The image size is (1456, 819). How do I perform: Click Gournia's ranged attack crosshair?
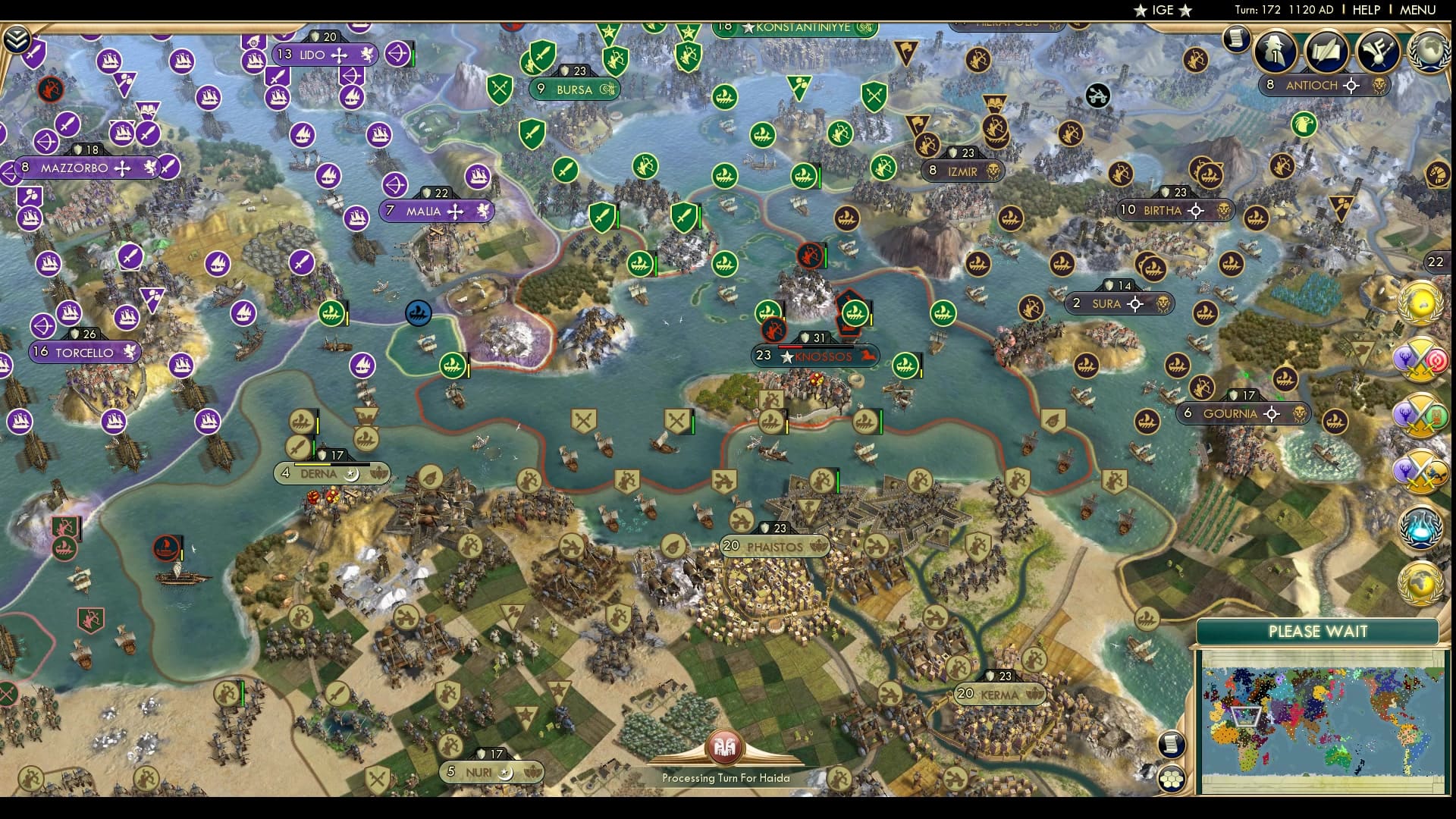point(1272,414)
